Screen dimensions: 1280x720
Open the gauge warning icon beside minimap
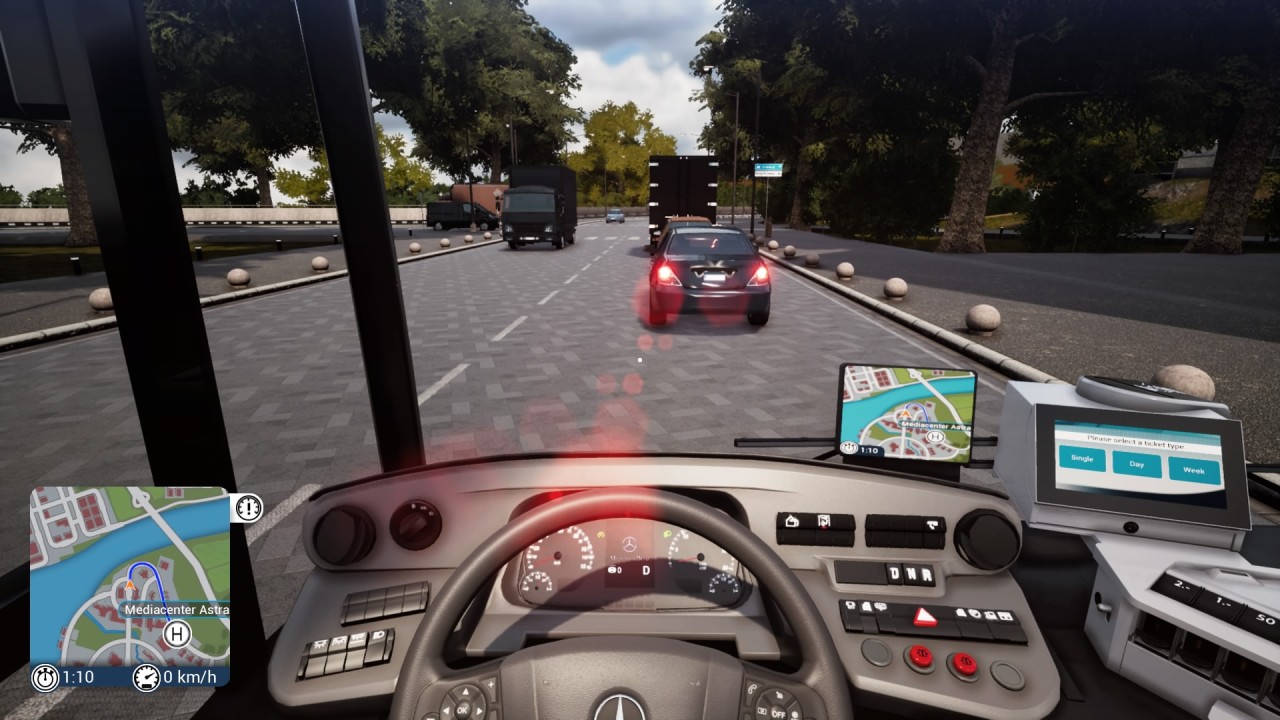pyautogui.click(x=248, y=508)
